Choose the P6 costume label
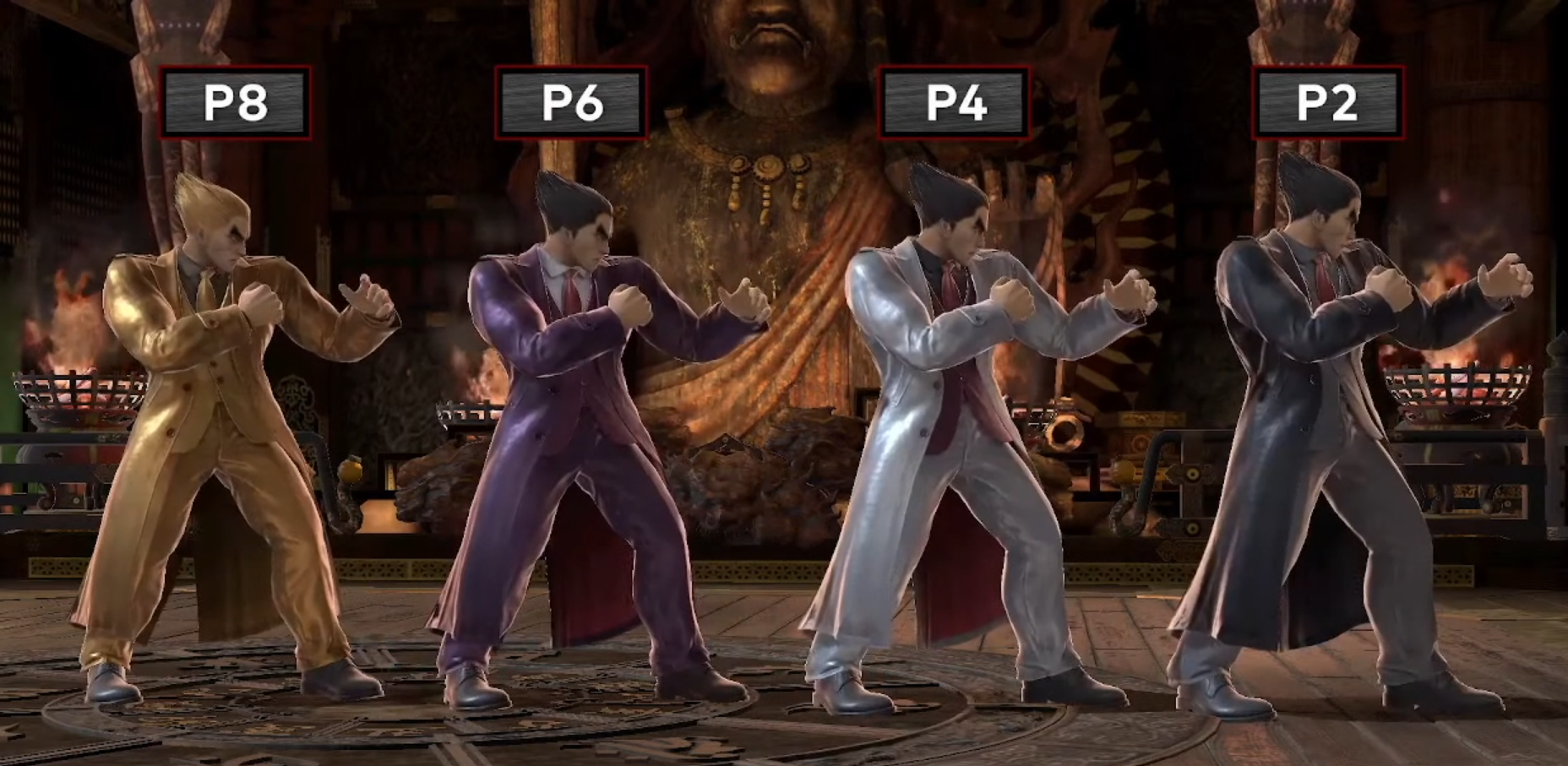Viewport: 1568px width, 766px height. click(x=571, y=102)
